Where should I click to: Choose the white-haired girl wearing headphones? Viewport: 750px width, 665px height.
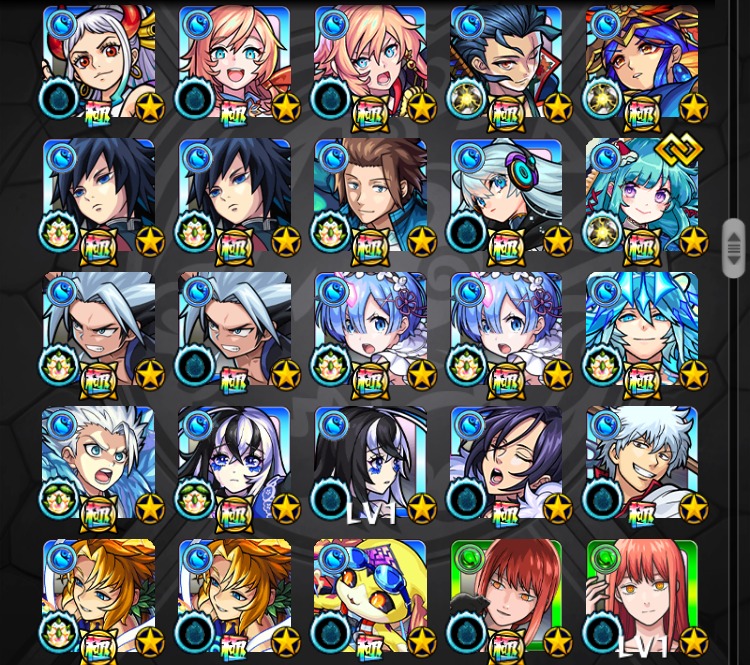(506, 195)
